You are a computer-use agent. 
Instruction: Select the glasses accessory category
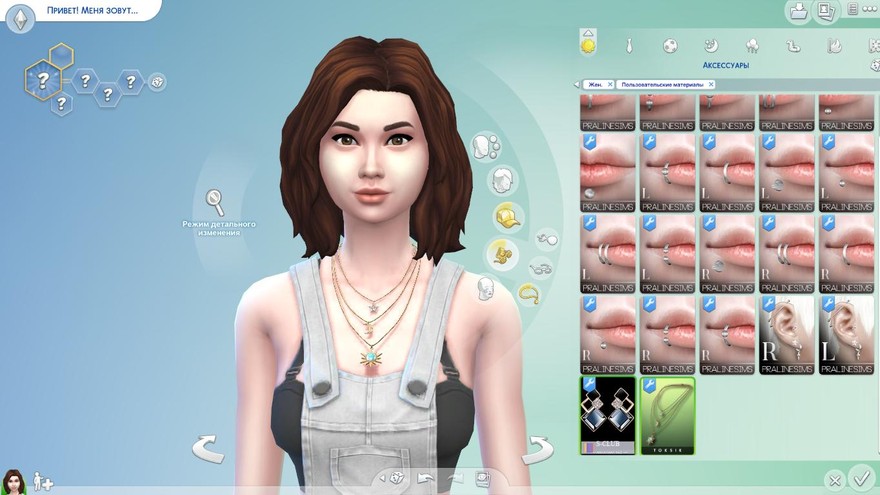(541, 267)
